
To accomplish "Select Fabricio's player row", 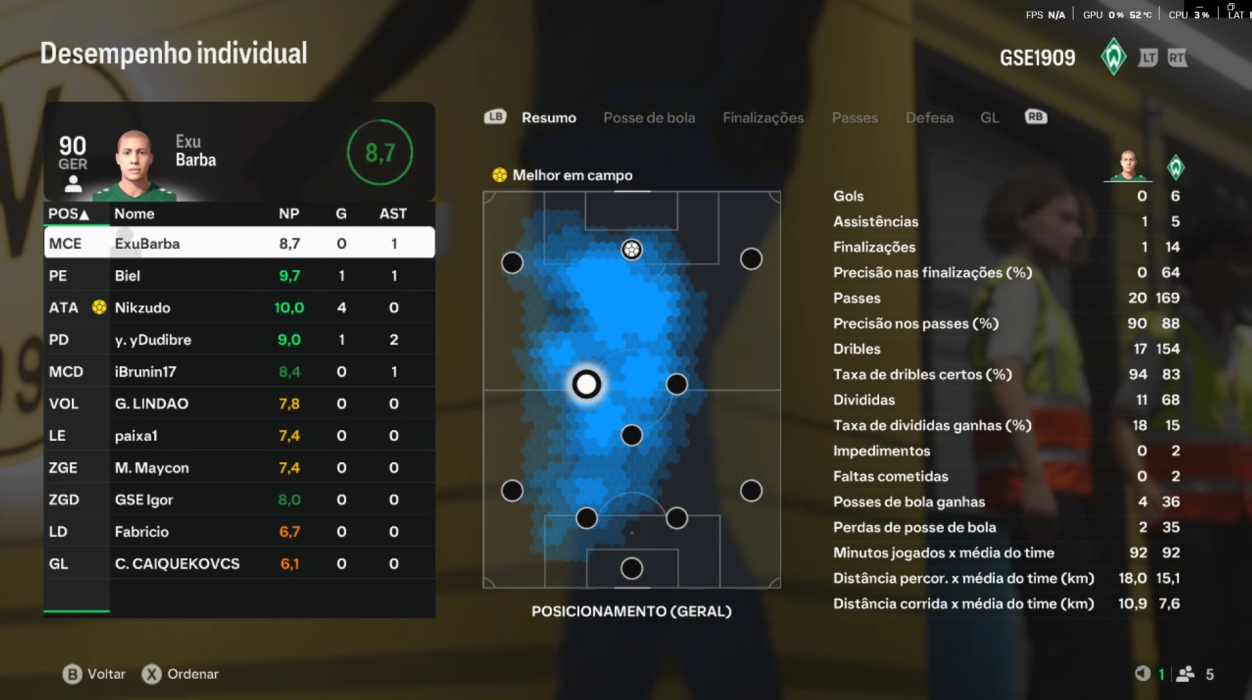I will (x=239, y=531).
